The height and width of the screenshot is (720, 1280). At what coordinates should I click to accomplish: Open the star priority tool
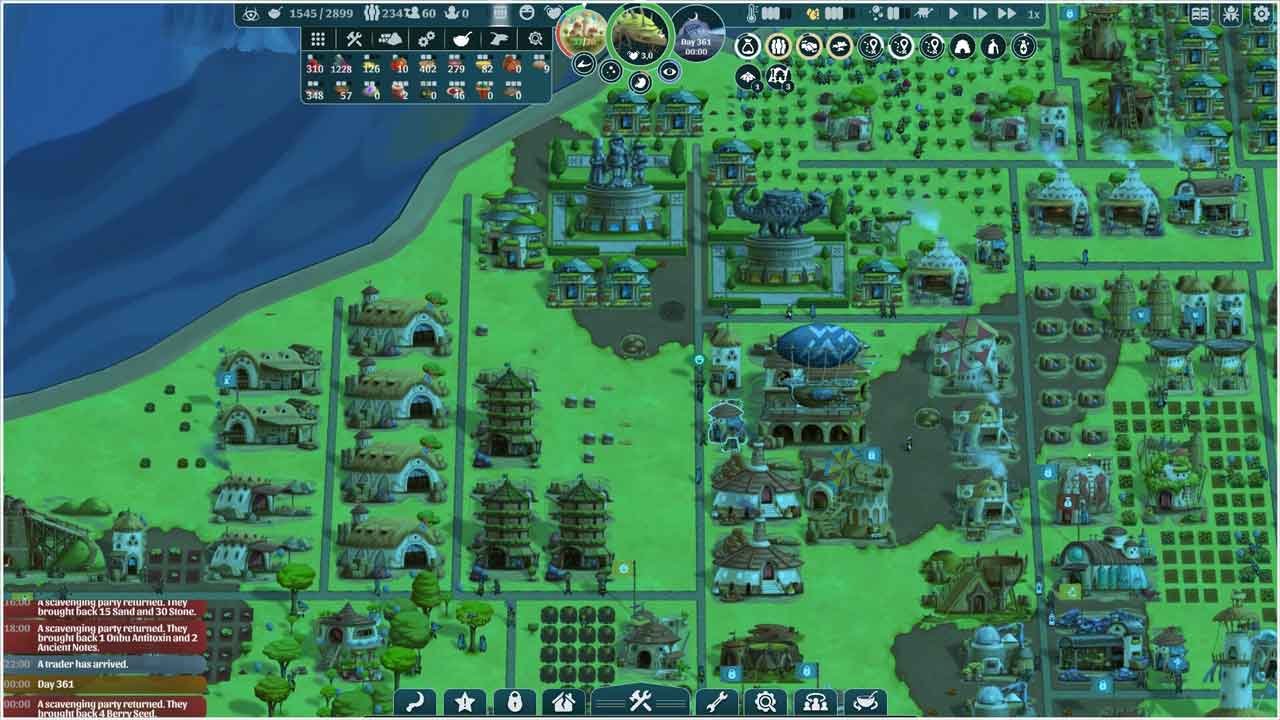465,702
